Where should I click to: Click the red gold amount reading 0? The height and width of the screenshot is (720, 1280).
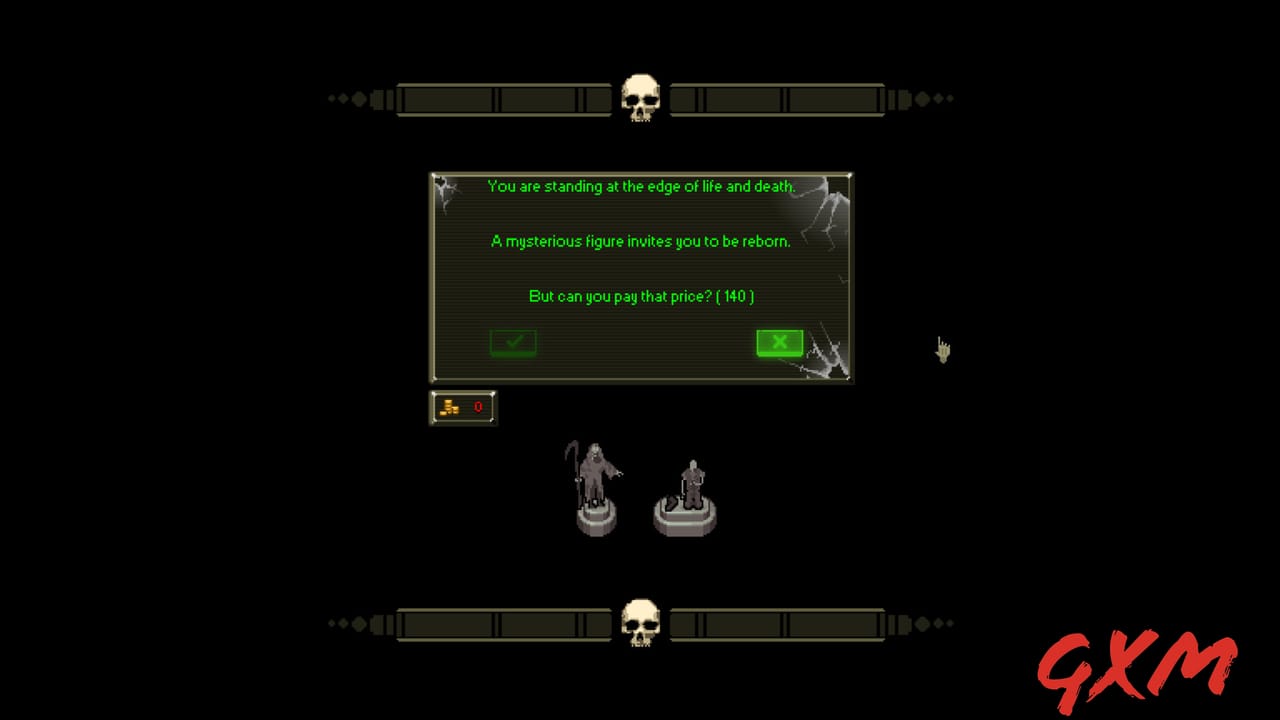(x=478, y=407)
